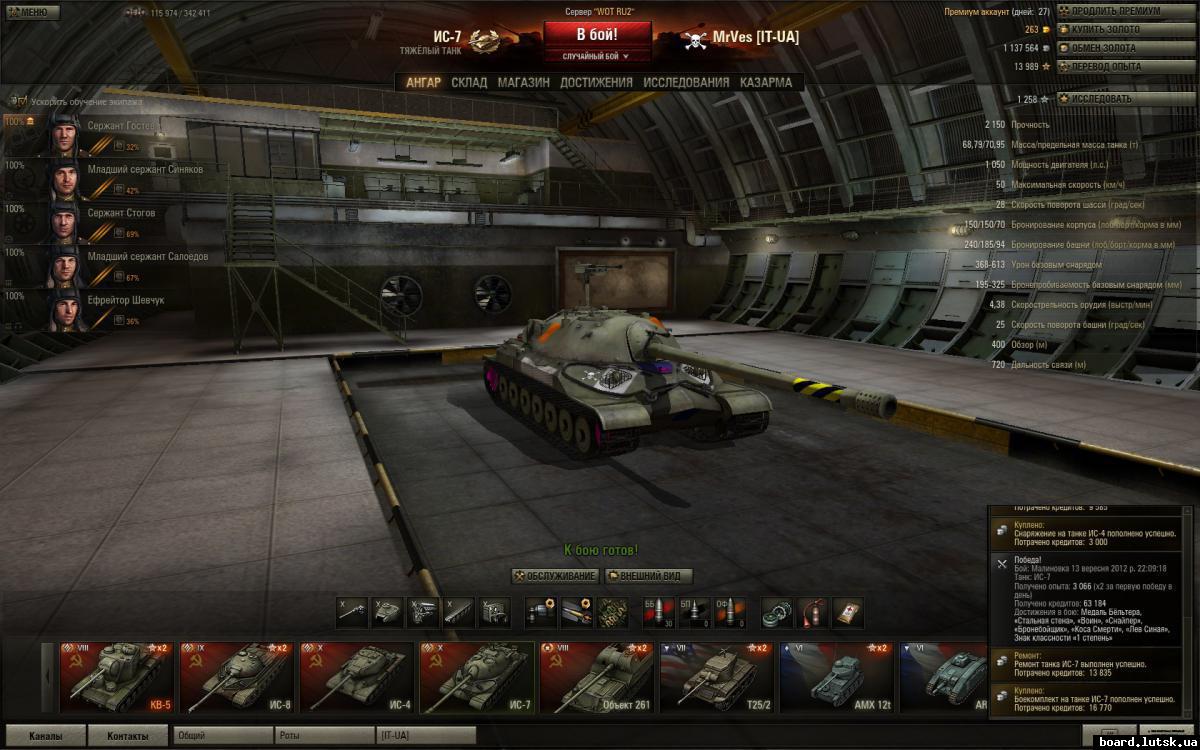Switch to the Склад tab
Viewport: 1200px width, 750px height.
pos(469,83)
